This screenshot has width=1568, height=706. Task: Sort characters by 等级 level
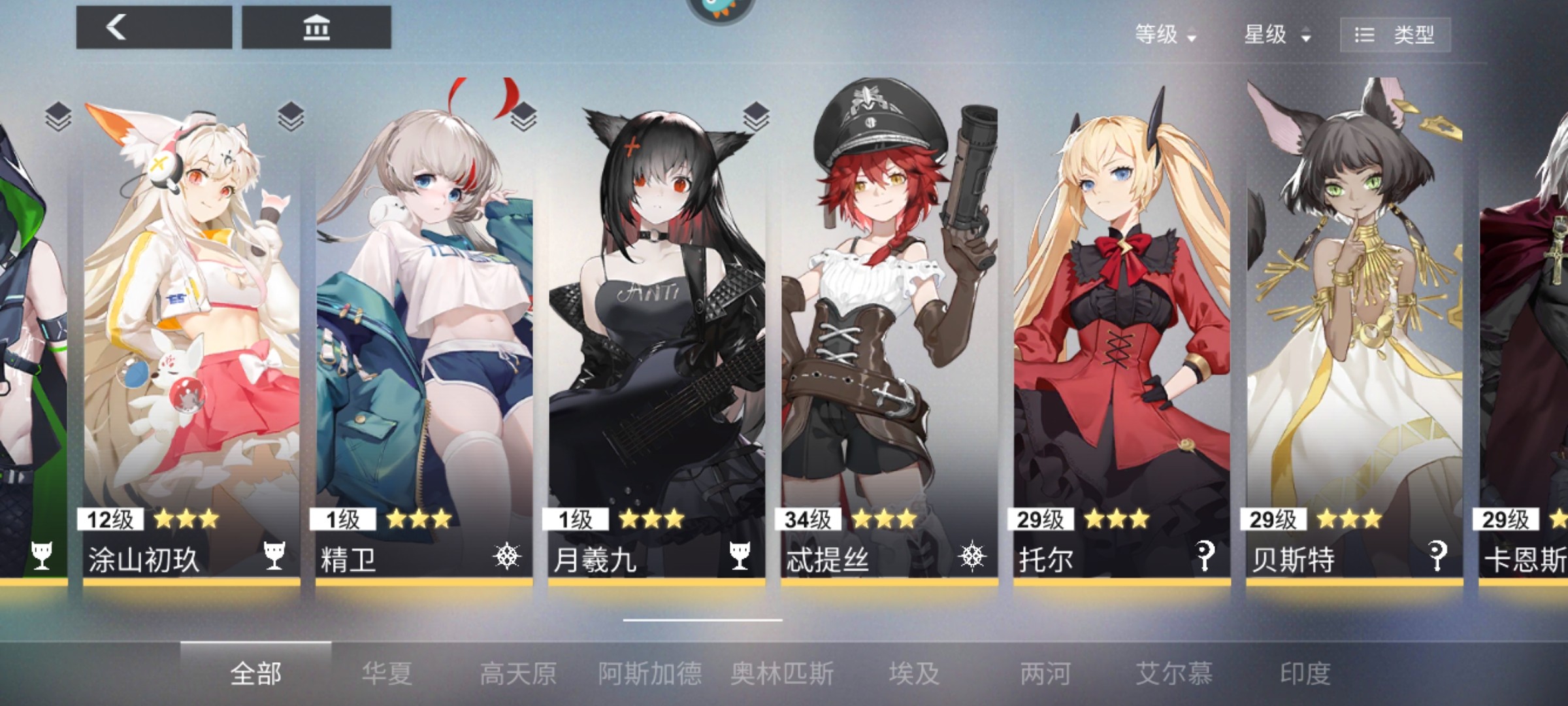[x=1164, y=34]
